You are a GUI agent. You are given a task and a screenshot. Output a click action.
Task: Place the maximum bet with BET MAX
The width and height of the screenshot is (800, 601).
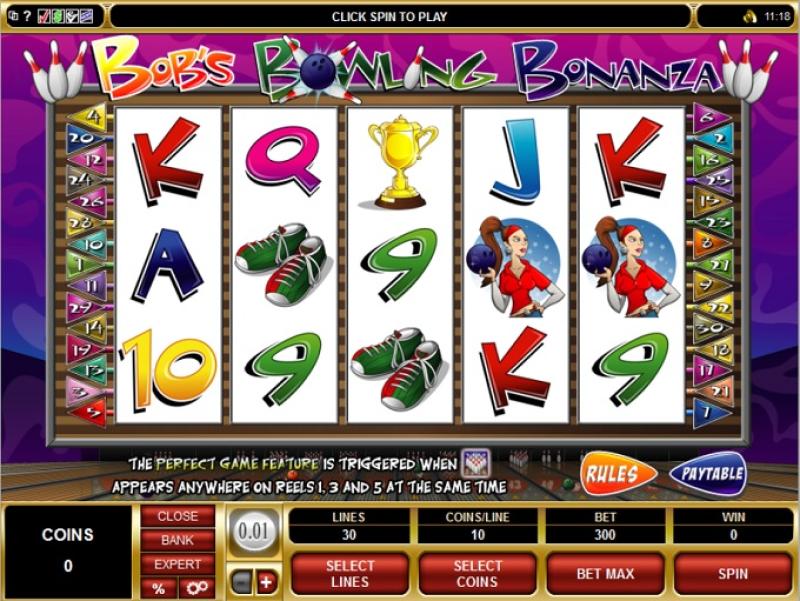coord(606,574)
